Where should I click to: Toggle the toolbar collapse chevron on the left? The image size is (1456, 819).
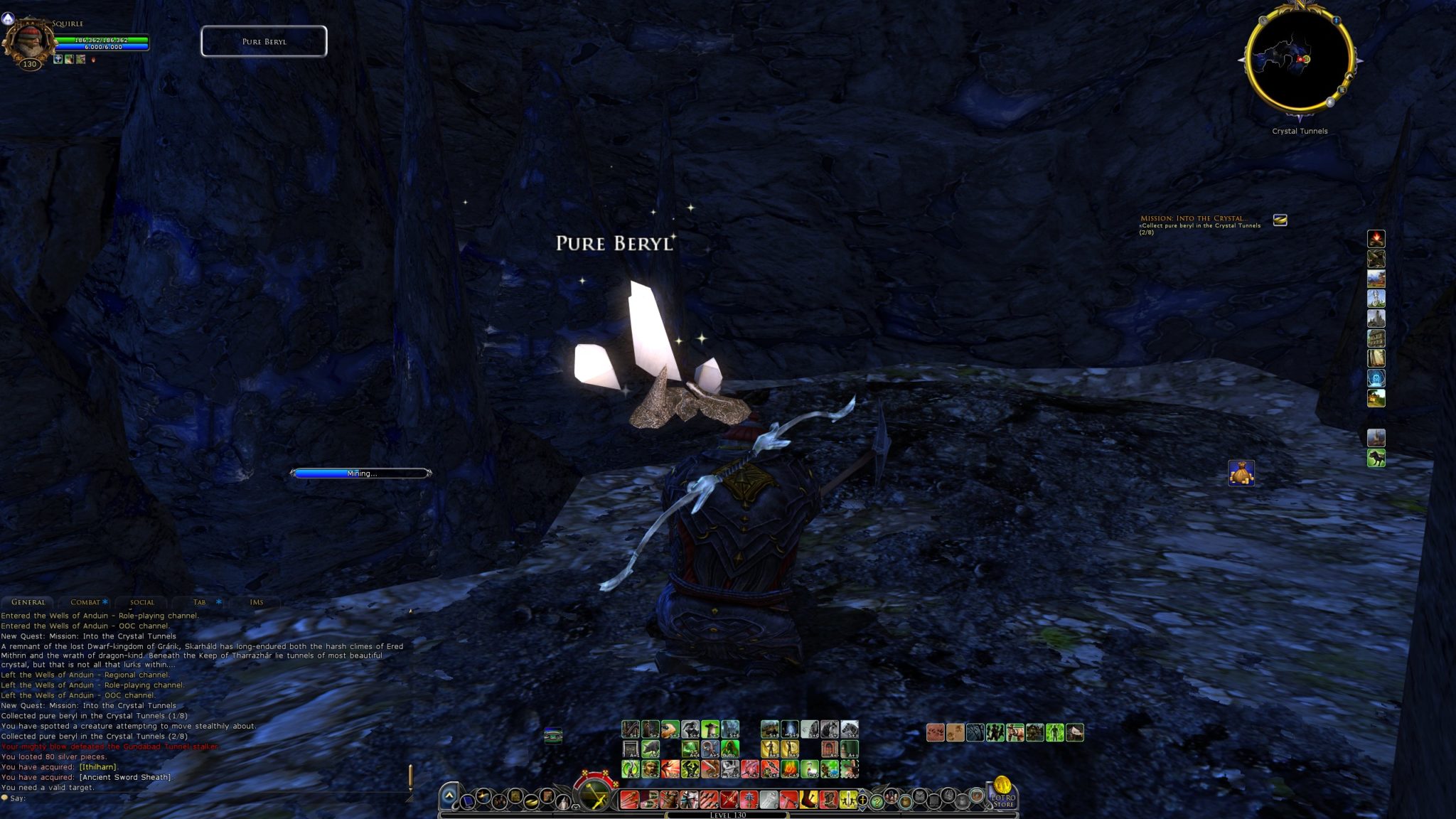(x=450, y=796)
